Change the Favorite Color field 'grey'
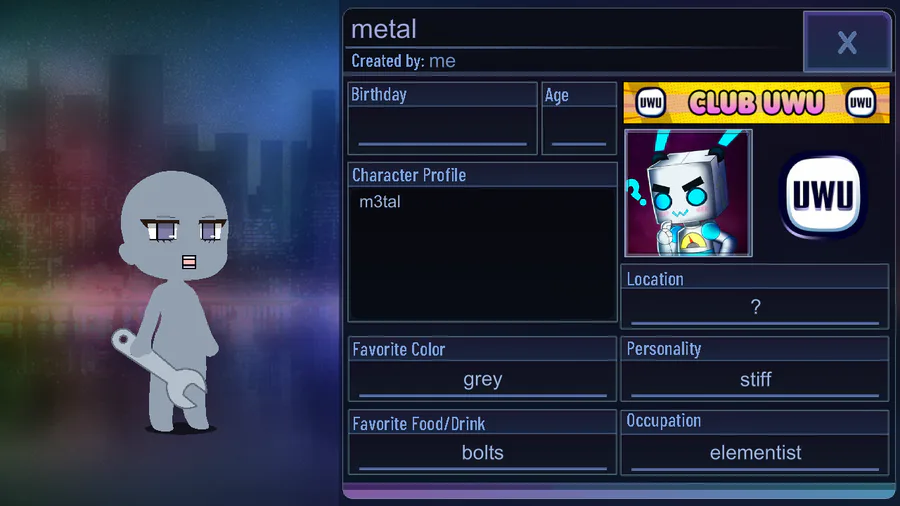This screenshot has width=900, height=506. pos(482,380)
